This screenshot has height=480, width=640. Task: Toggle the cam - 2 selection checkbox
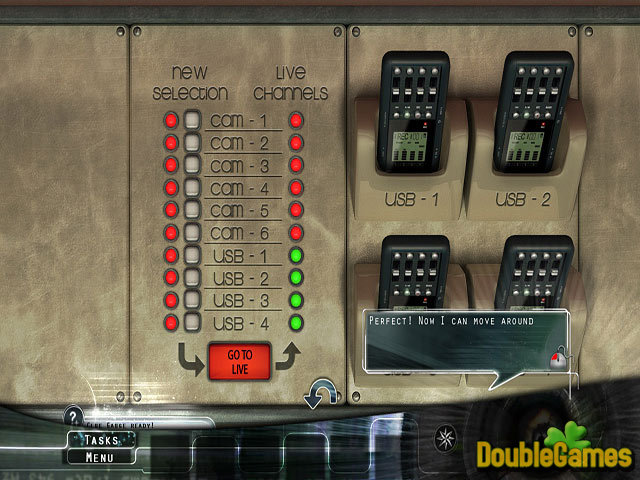[192, 143]
